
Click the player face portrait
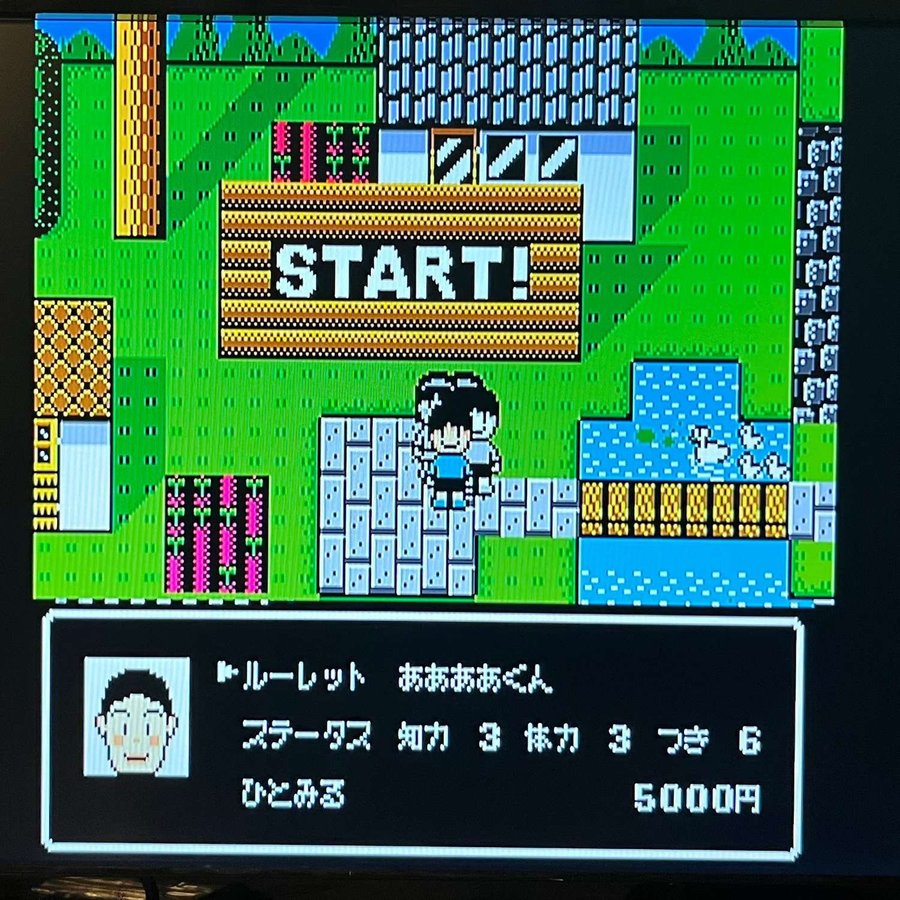tap(137, 718)
